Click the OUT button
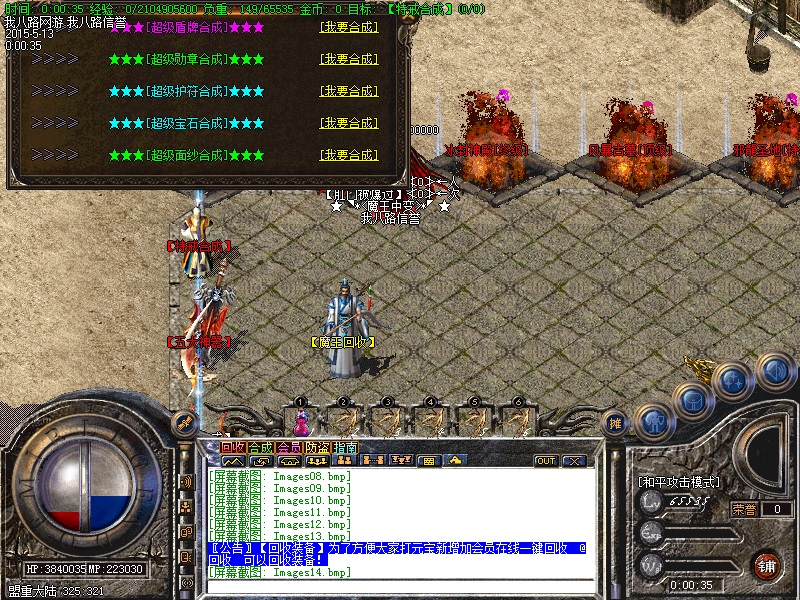 [545, 461]
